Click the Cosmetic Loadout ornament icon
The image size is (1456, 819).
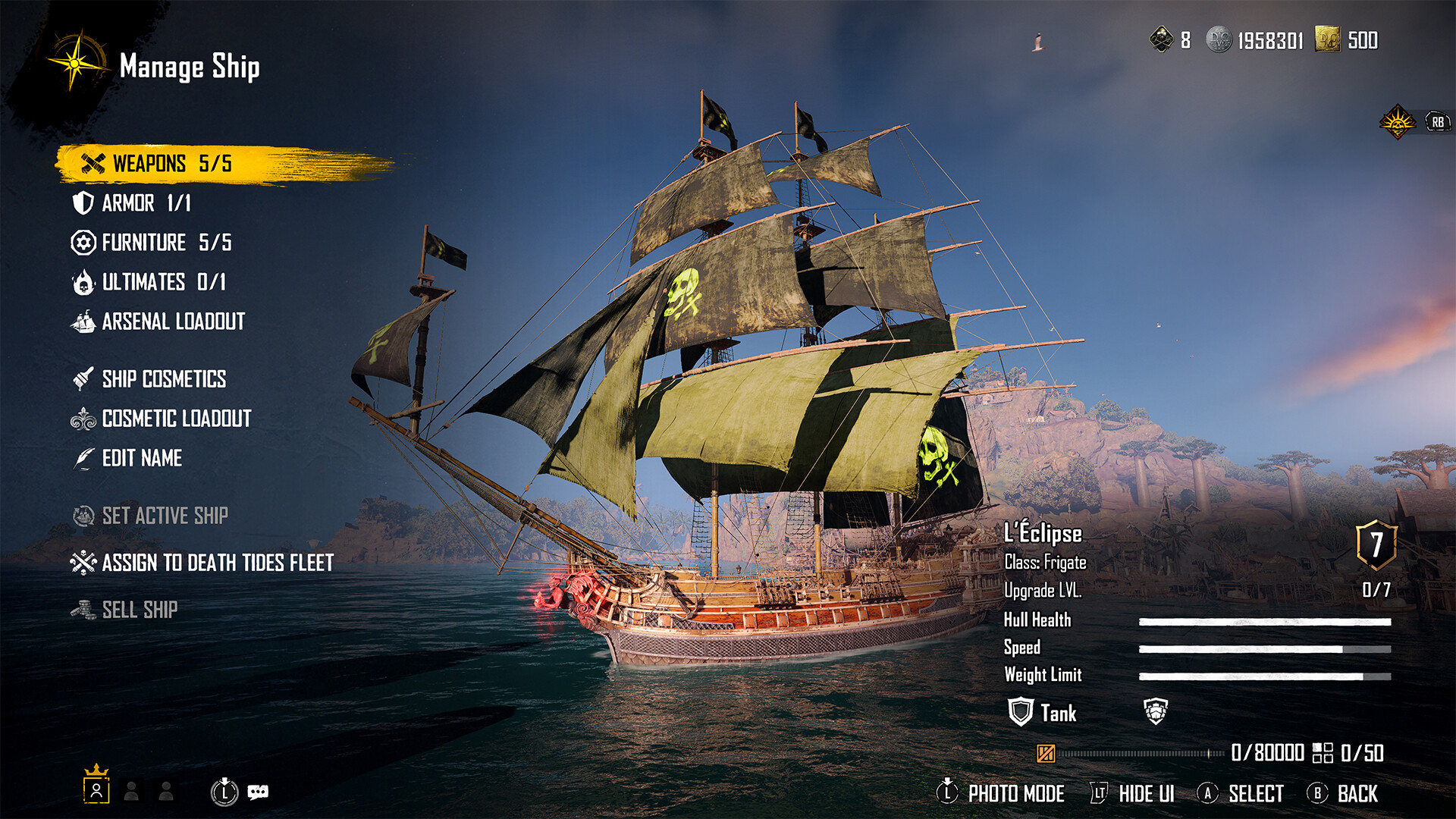[x=83, y=419]
